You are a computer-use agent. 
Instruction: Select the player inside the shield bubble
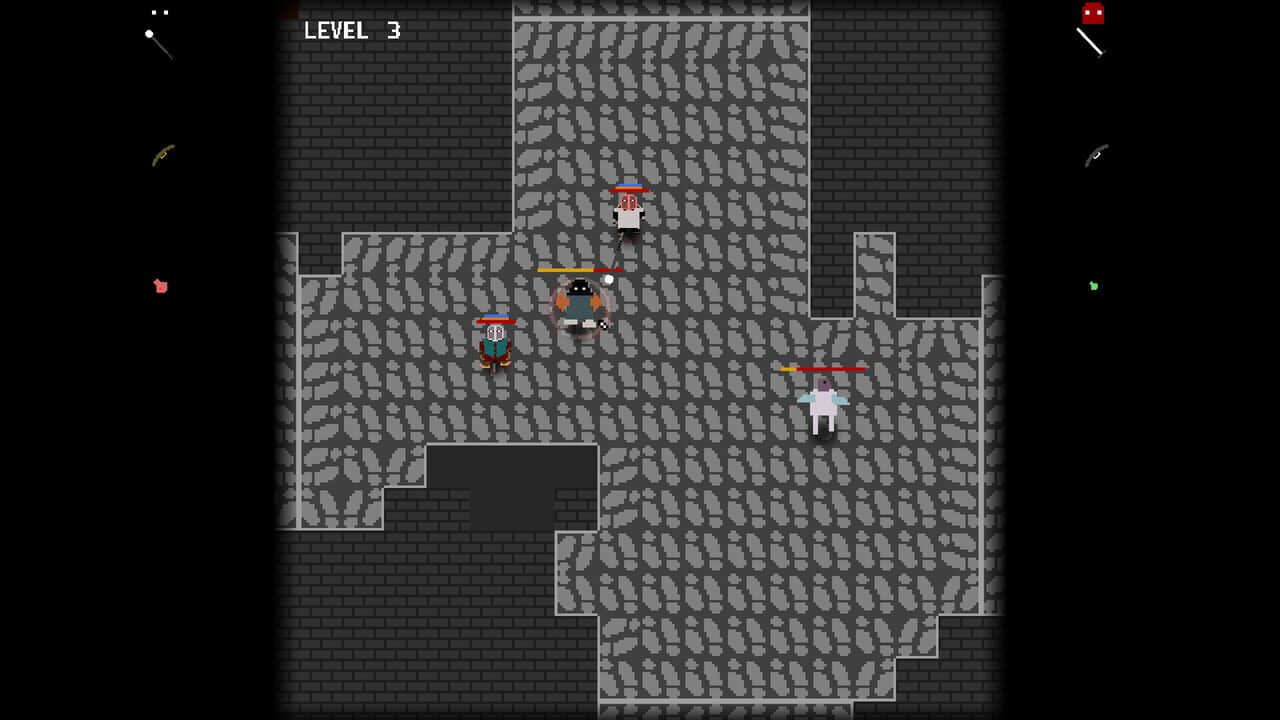(x=578, y=305)
